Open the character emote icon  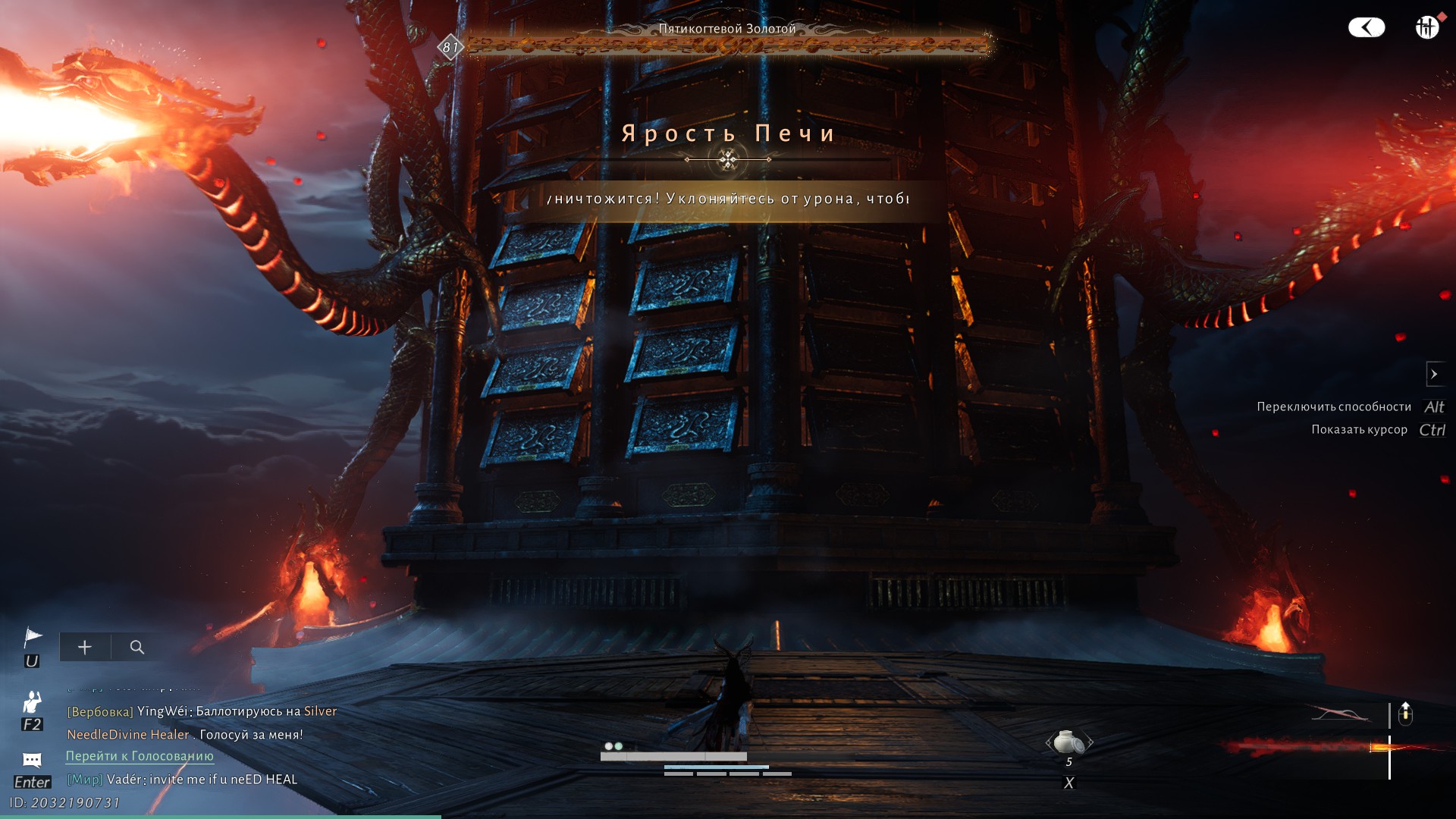click(x=32, y=701)
